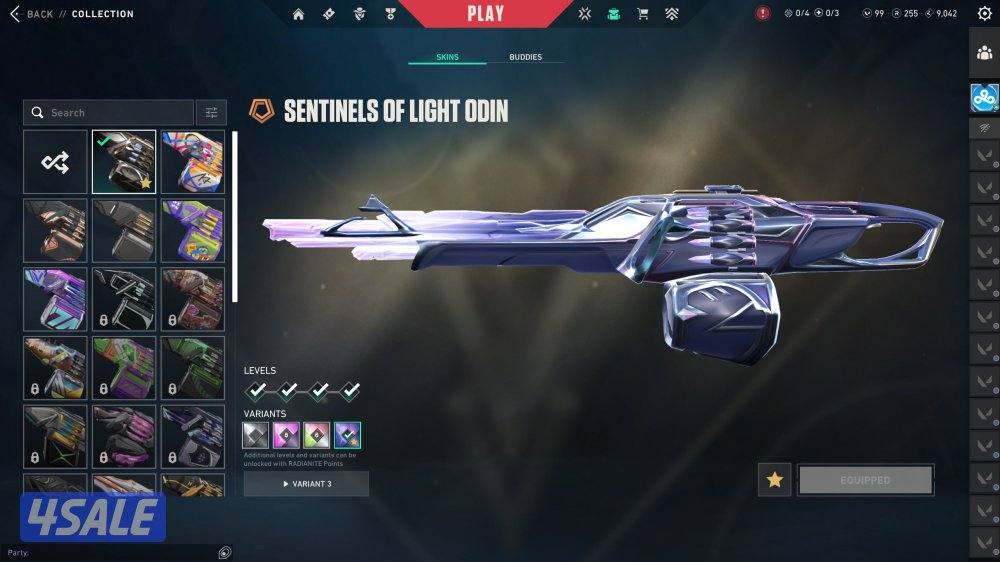Switch to the Buddies tab

pyautogui.click(x=525, y=57)
